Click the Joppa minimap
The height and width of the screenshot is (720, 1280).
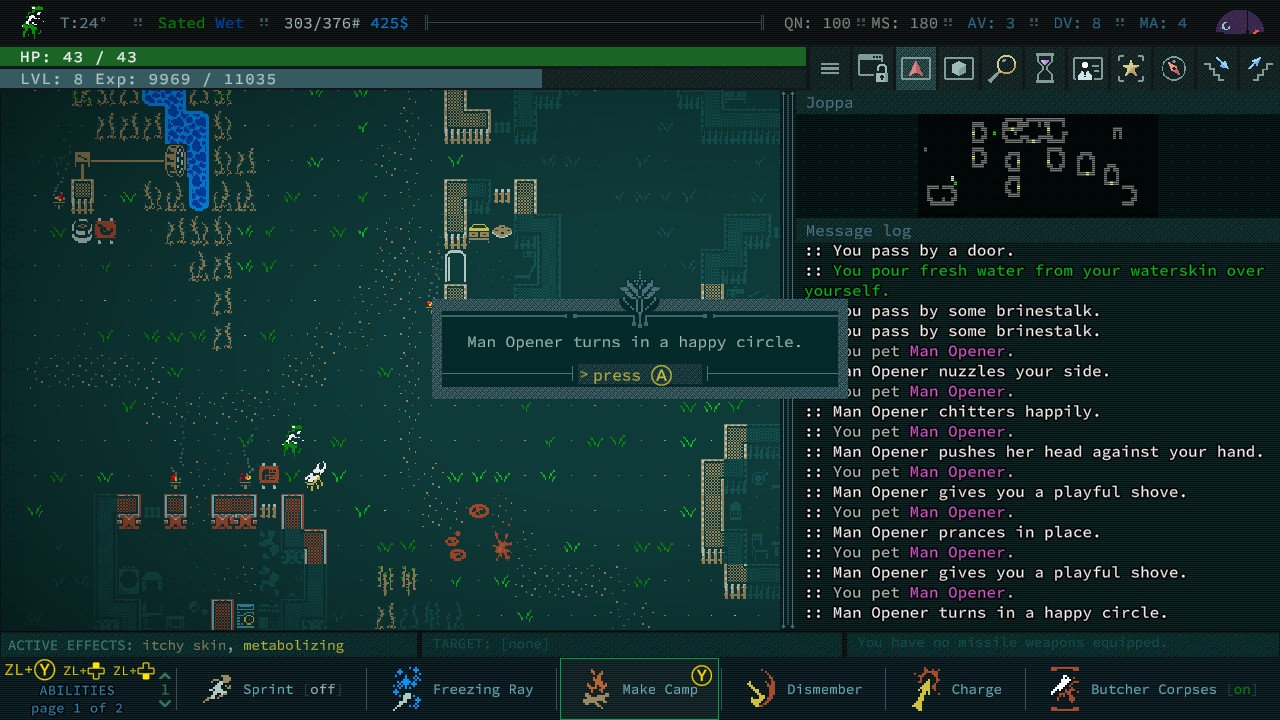point(1037,165)
